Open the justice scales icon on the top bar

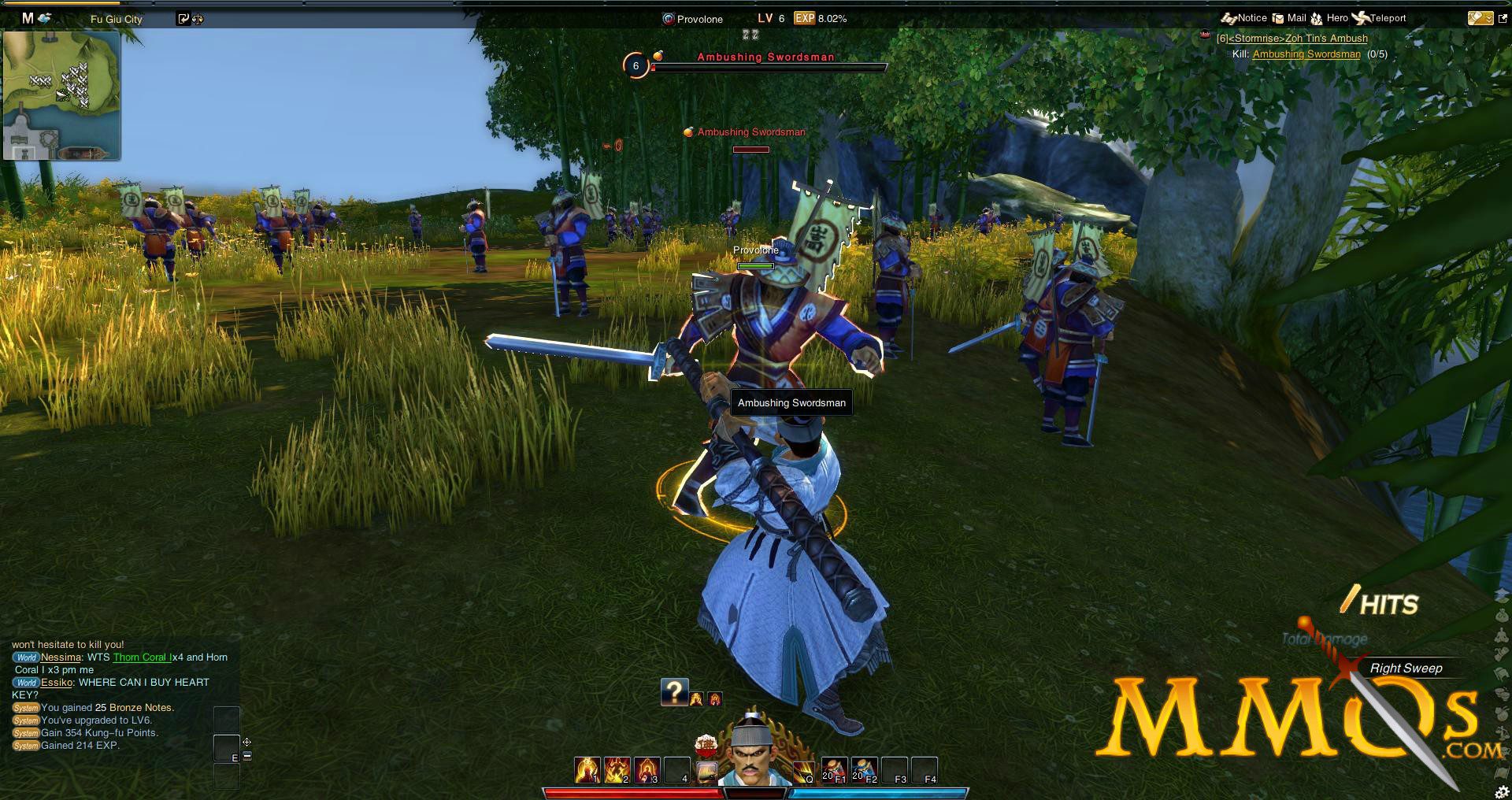pyautogui.click(x=197, y=18)
